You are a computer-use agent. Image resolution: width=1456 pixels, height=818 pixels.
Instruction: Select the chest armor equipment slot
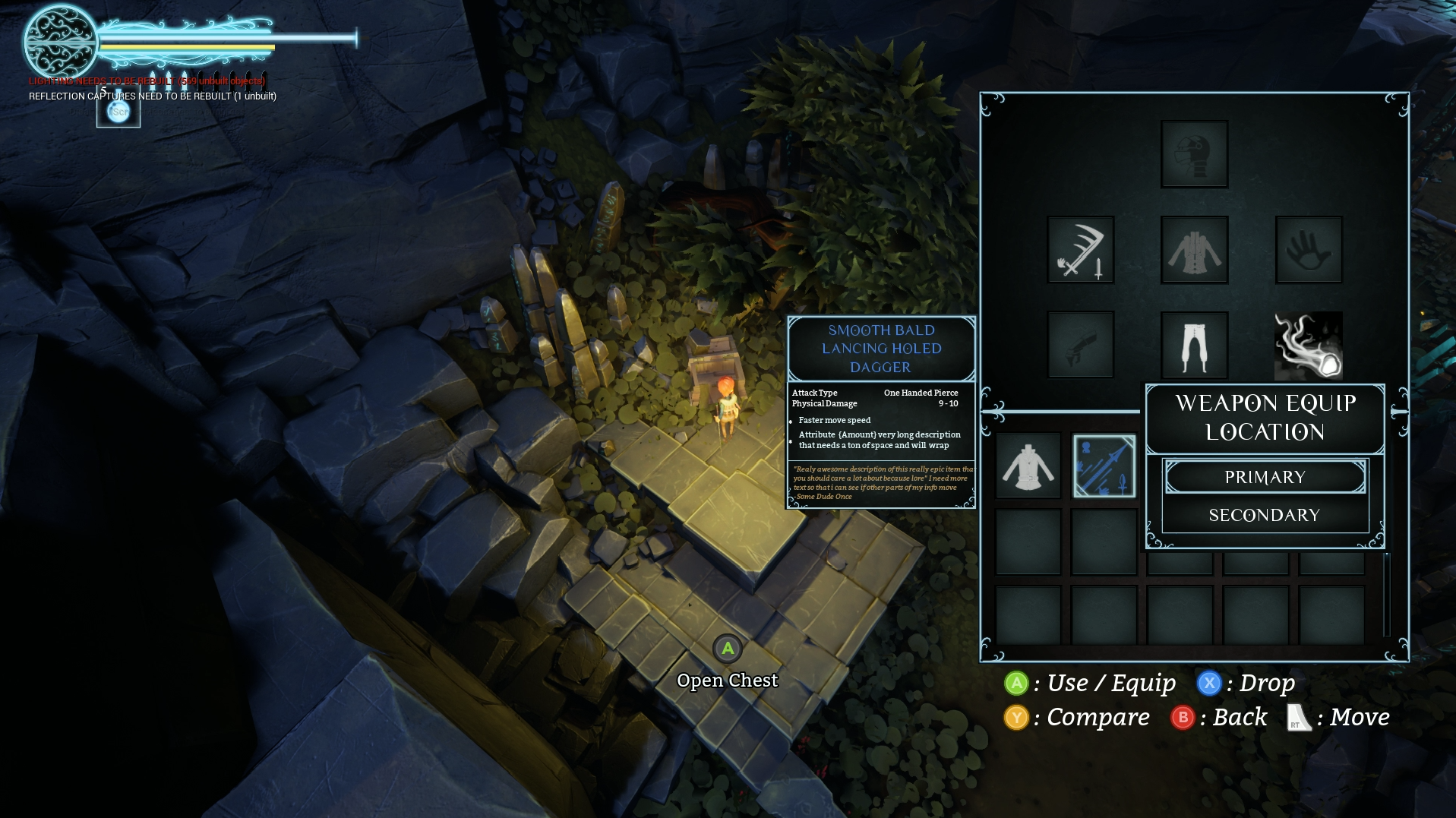point(1194,250)
